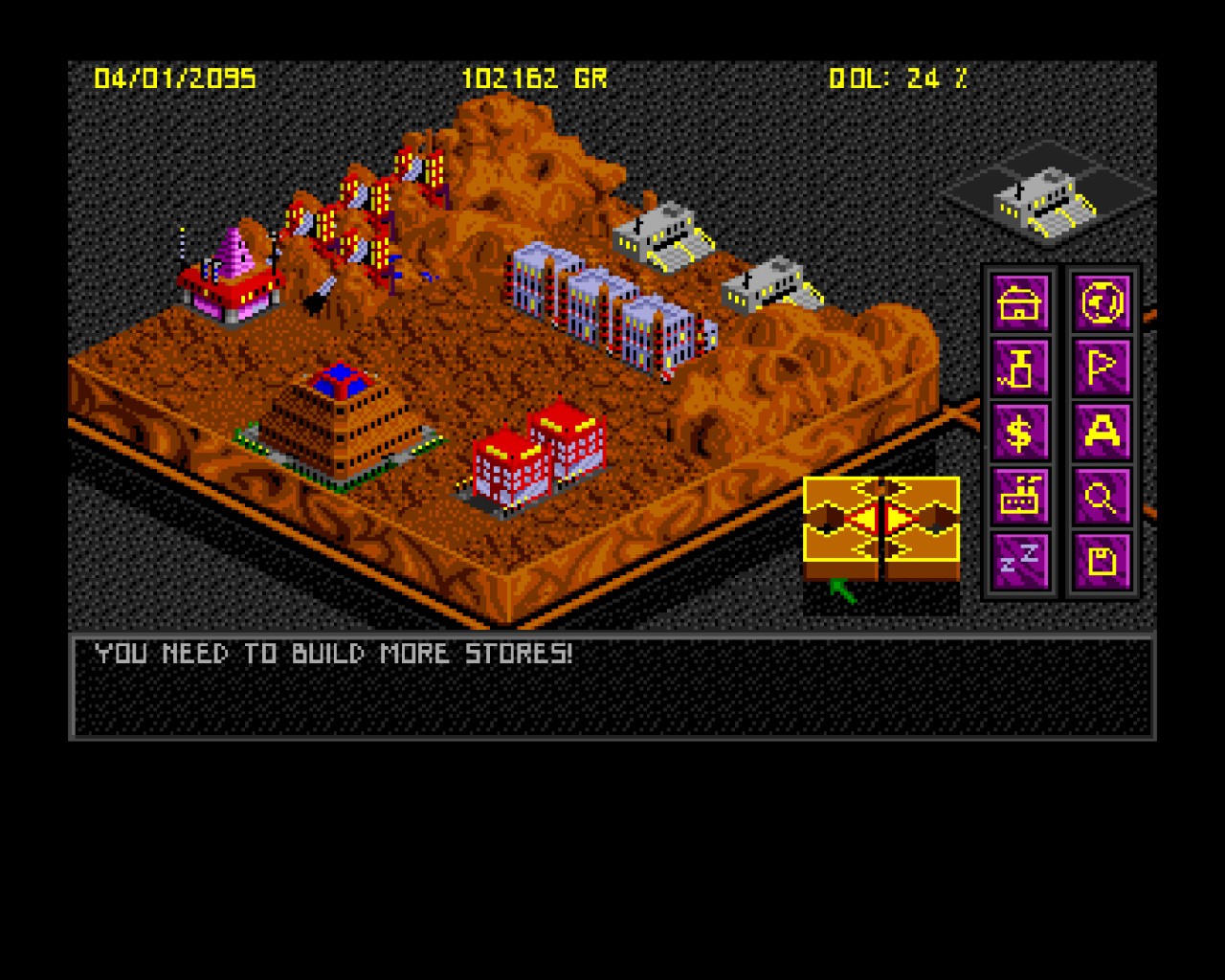This screenshot has height=980, width=1225.
Task: Activate the magnifying glass icon
Action: point(1102,497)
